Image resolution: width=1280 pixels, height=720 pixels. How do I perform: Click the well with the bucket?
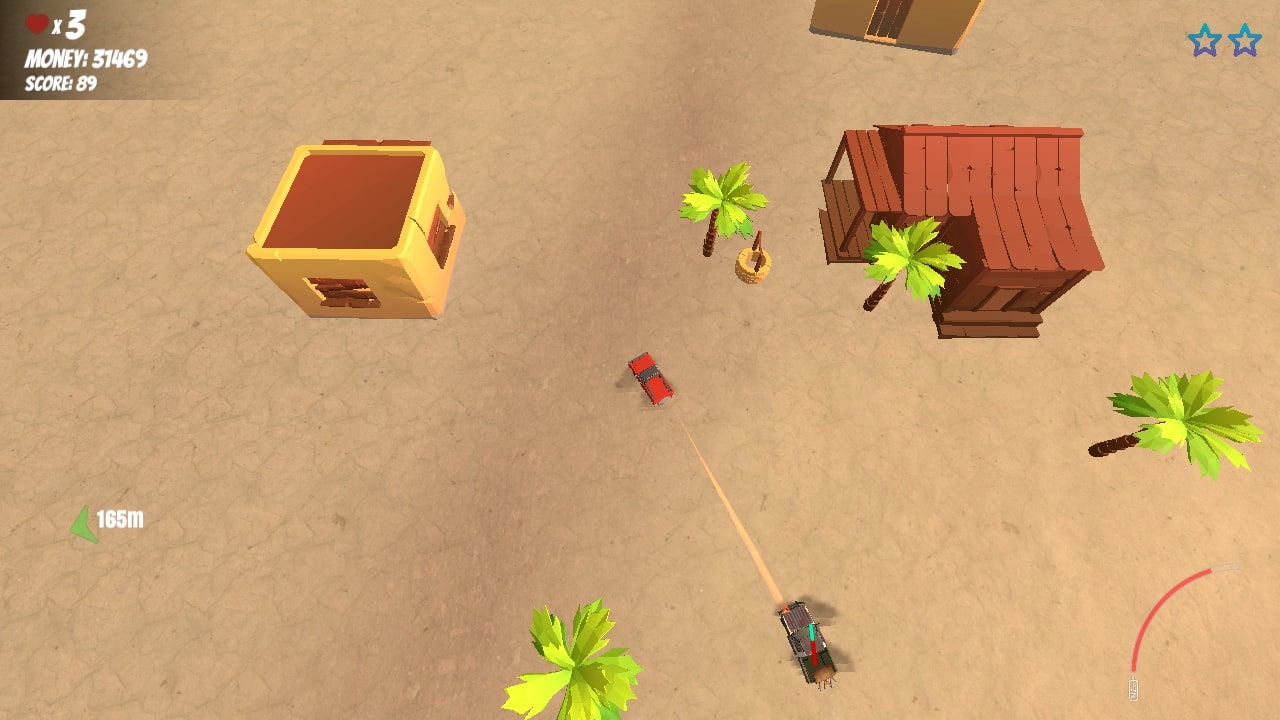coord(753,263)
